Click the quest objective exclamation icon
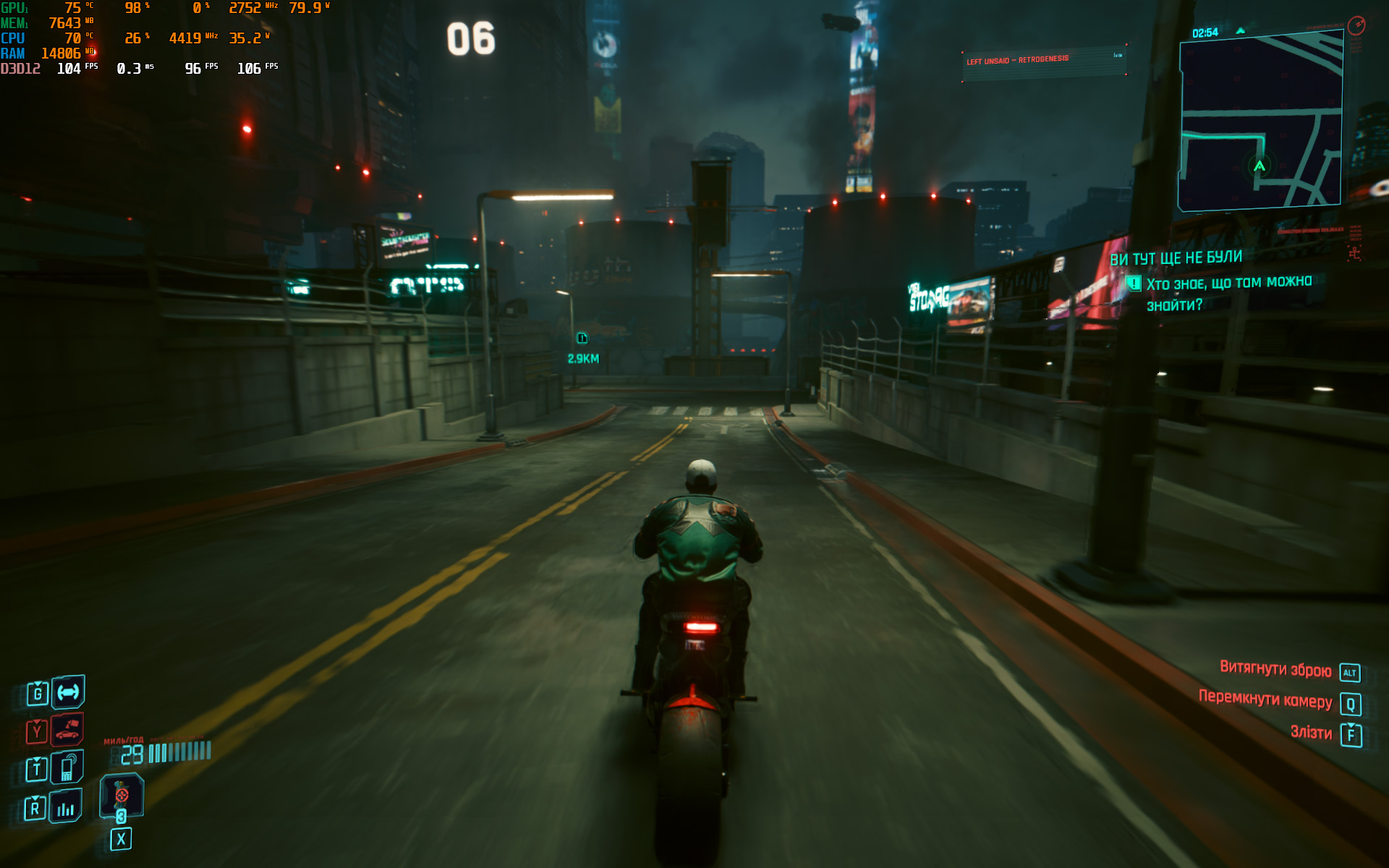This screenshot has width=1389, height=868. click(x=1134, y=284)
